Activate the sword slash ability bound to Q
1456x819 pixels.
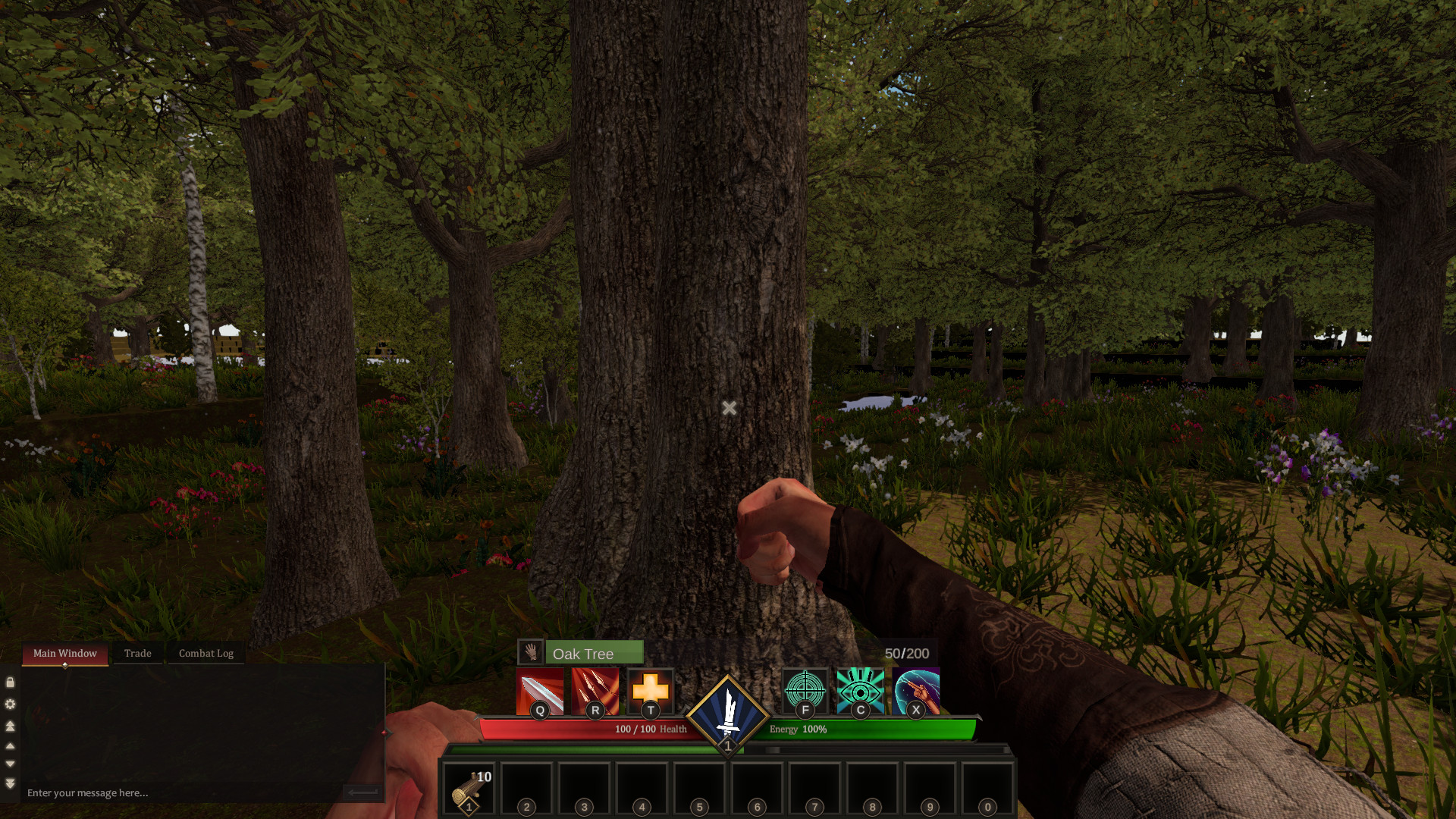[540, 692]
